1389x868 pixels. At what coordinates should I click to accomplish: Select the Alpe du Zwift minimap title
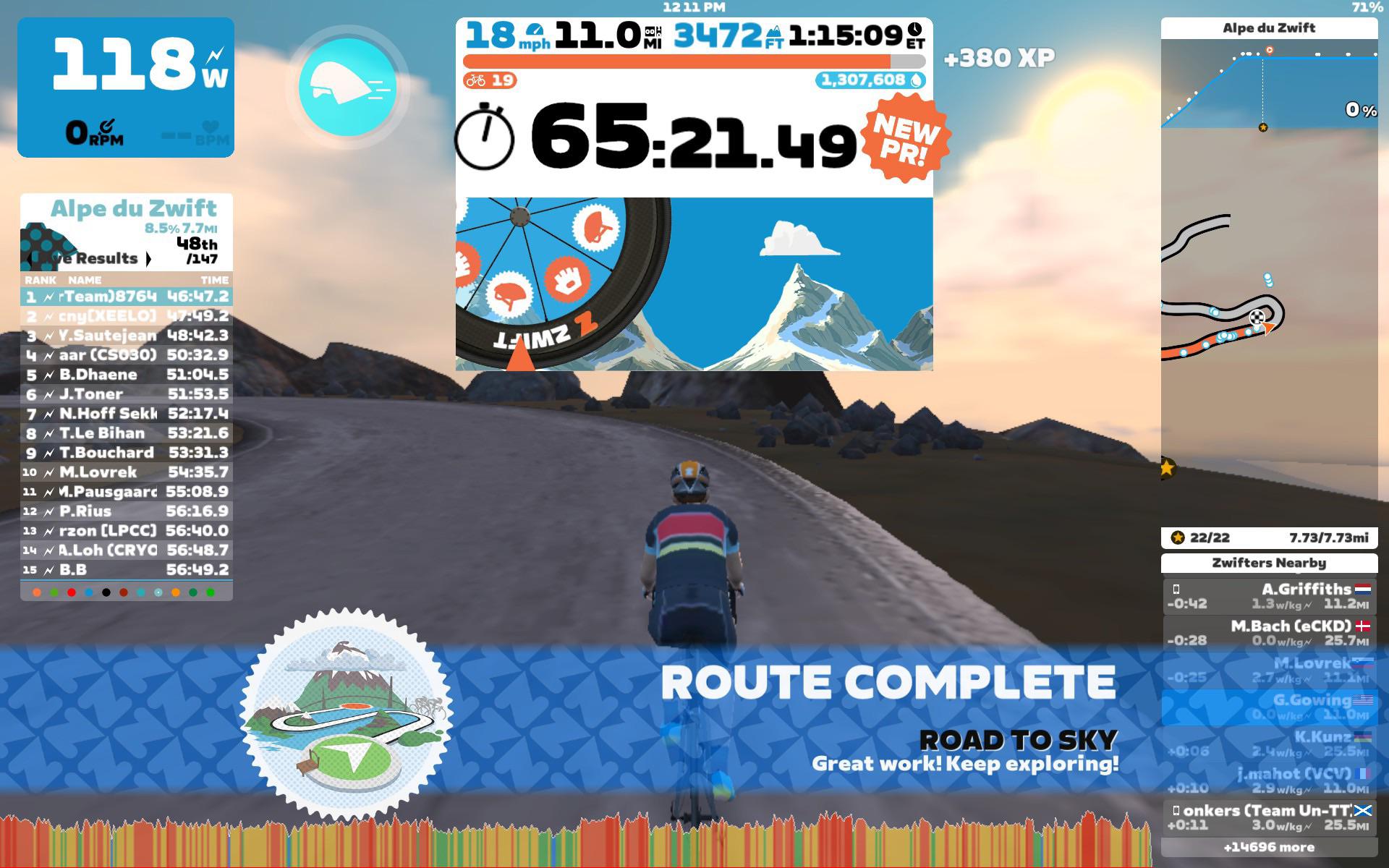[x=1269, y=28]
